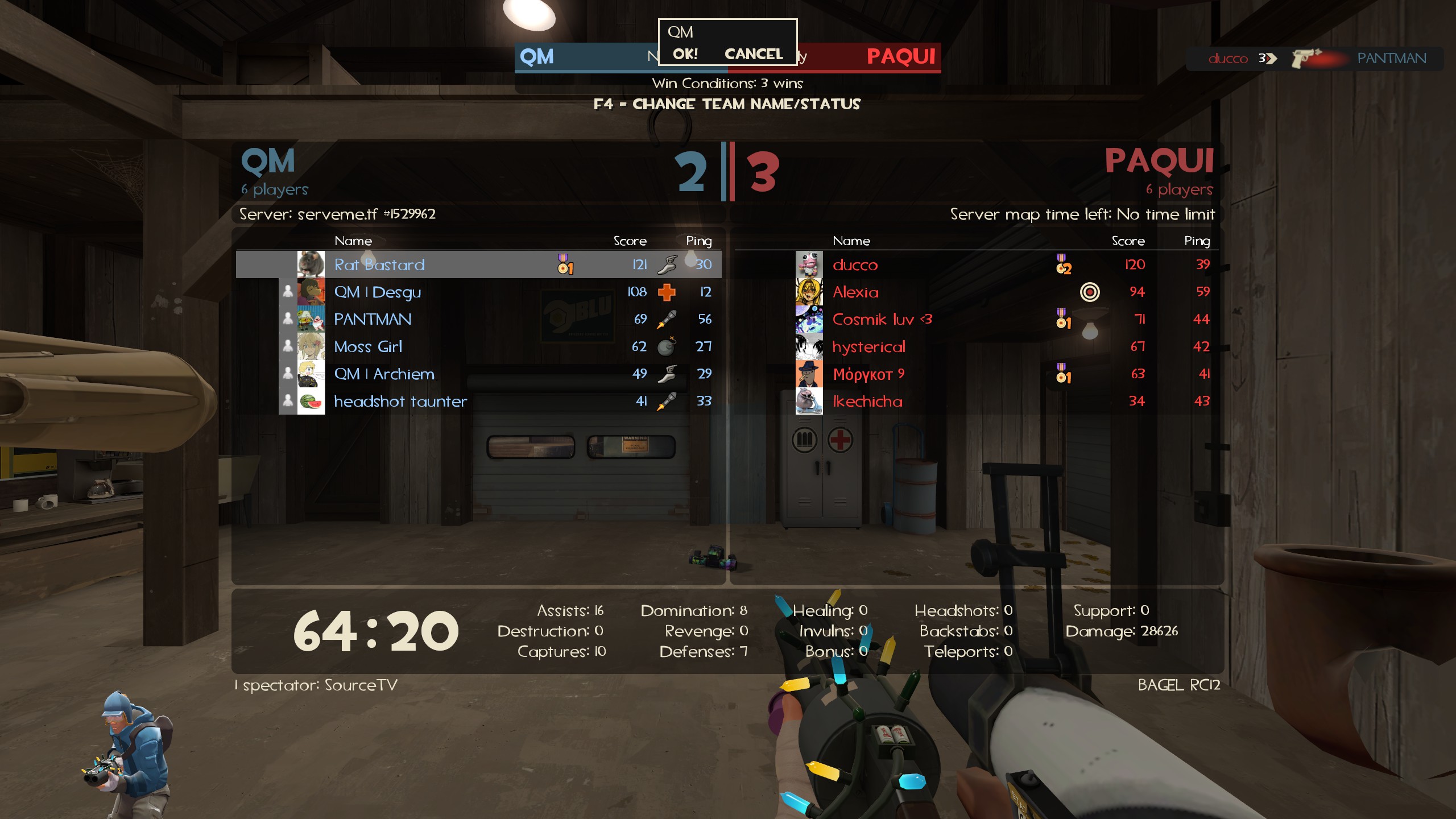Cancel the team name dialog
1456x819 pixels.
pos(753,54)
